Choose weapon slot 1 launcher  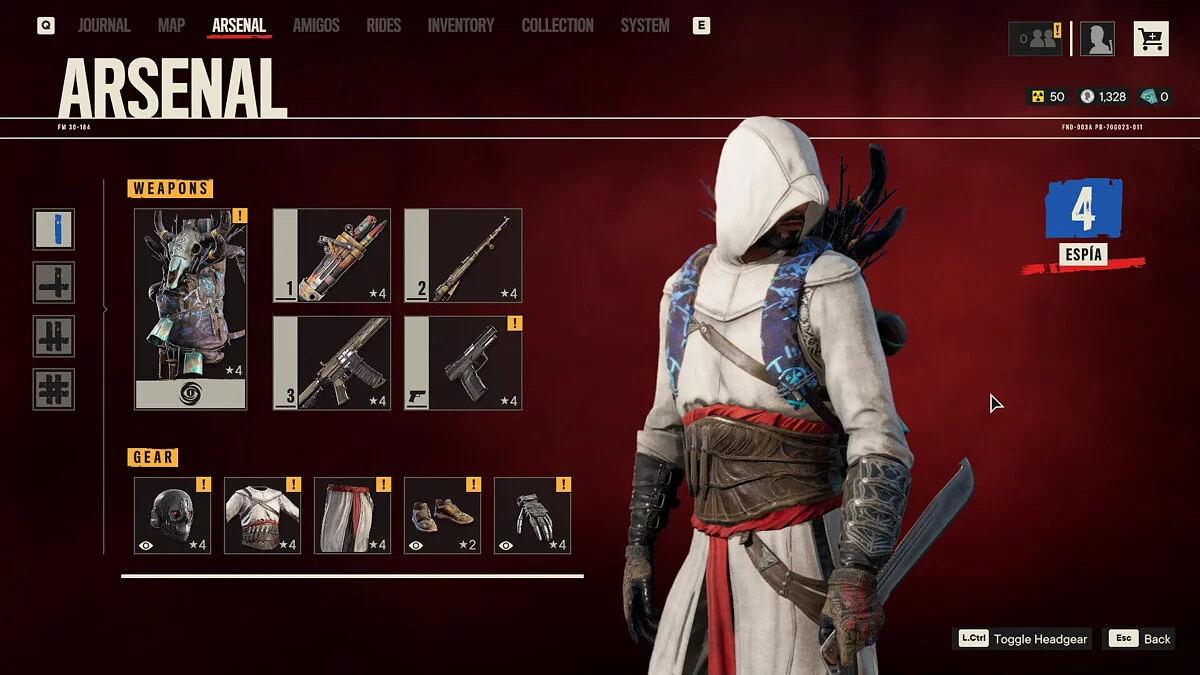click(x=331, y=255)
